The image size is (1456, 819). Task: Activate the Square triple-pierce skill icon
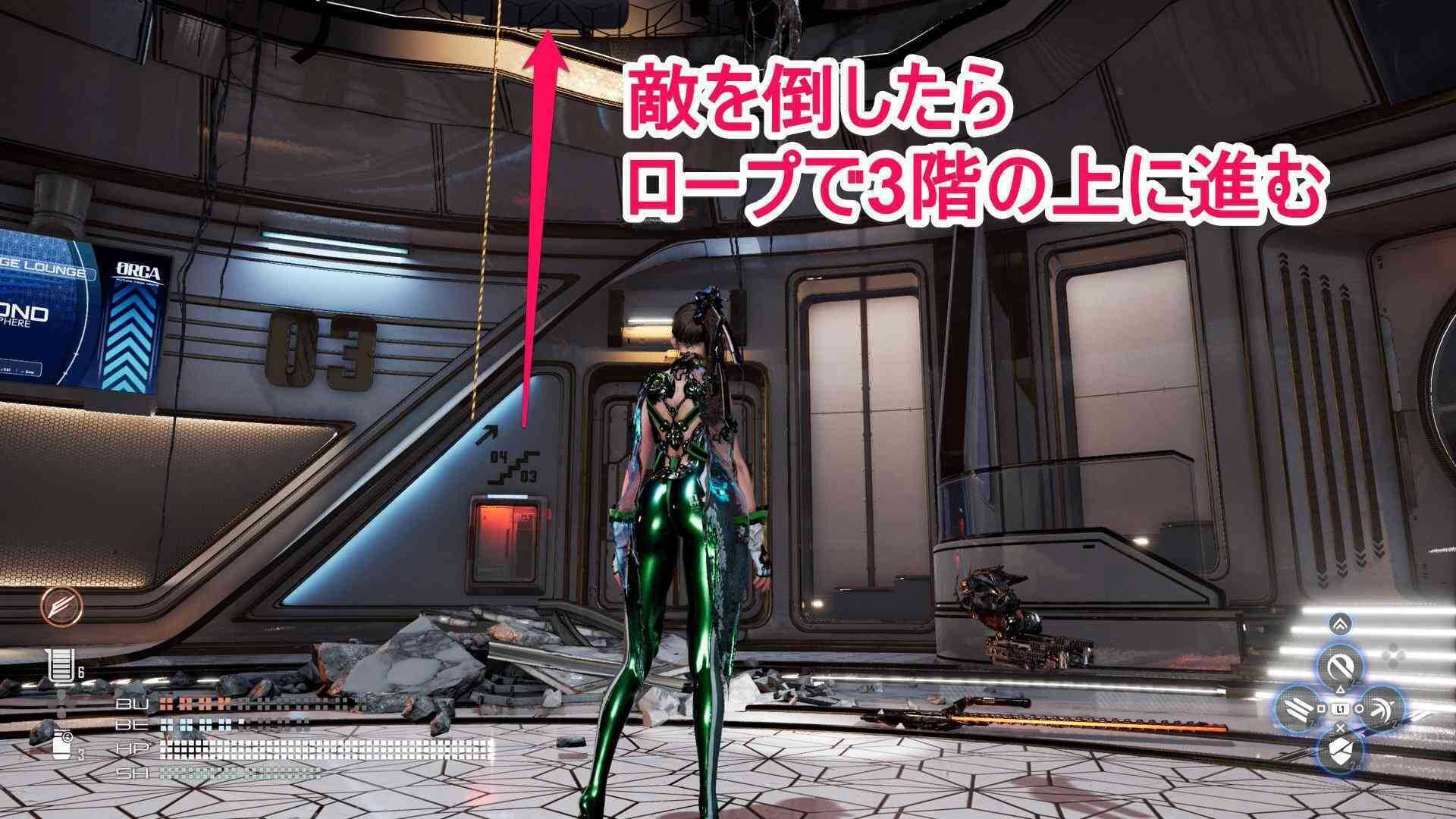coord(1300,708)
